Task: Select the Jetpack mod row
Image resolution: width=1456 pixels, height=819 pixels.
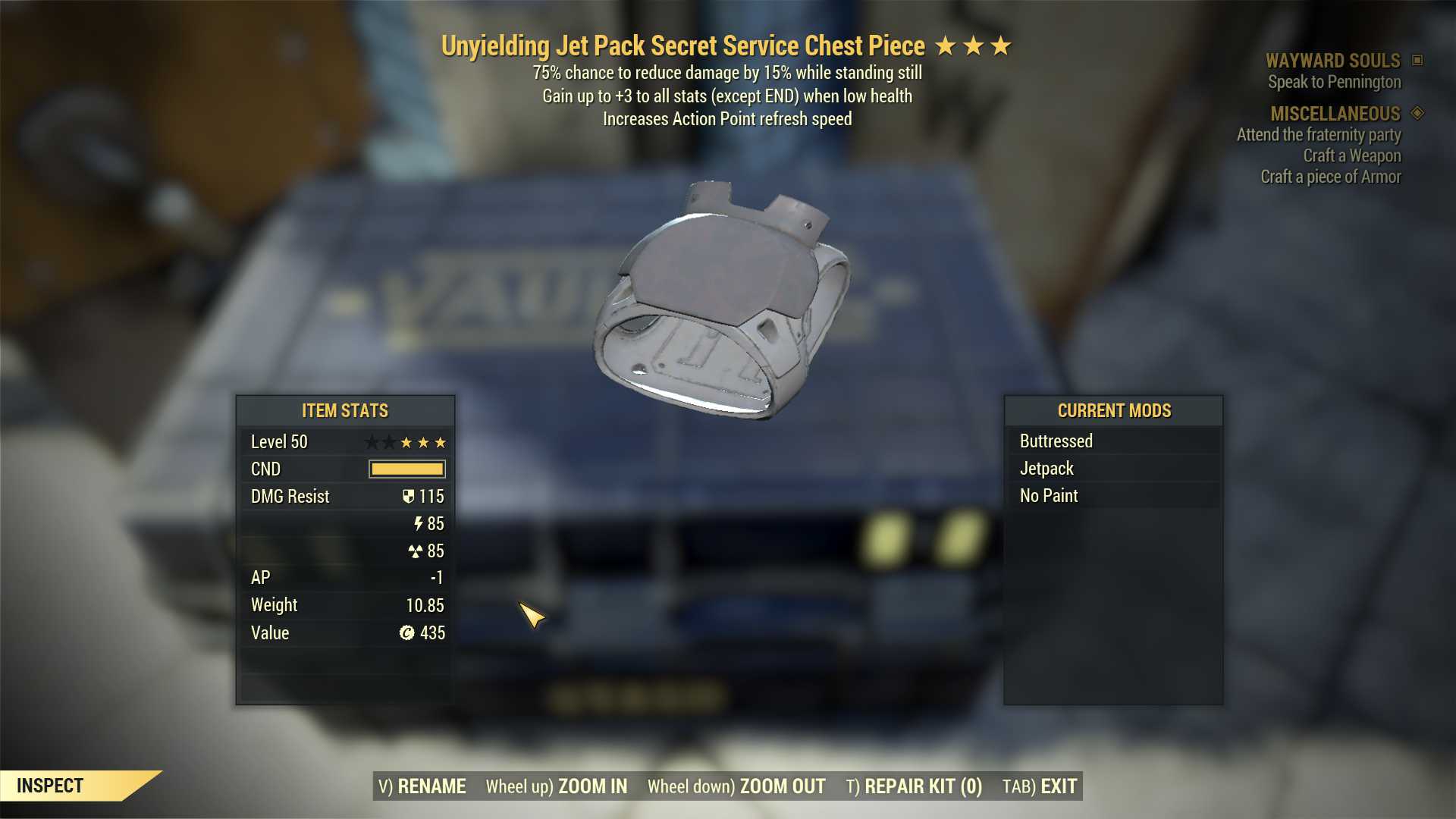Action: click(1112, 469)
